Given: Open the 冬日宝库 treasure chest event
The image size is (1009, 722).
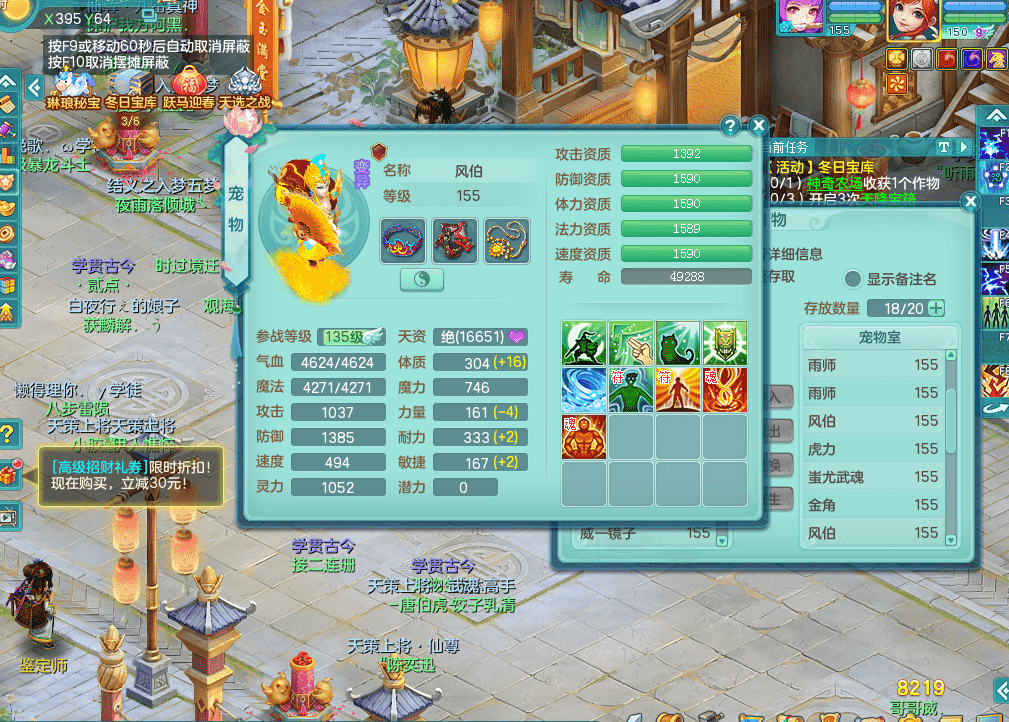Looking at the screenshot, I should (130, 86).
